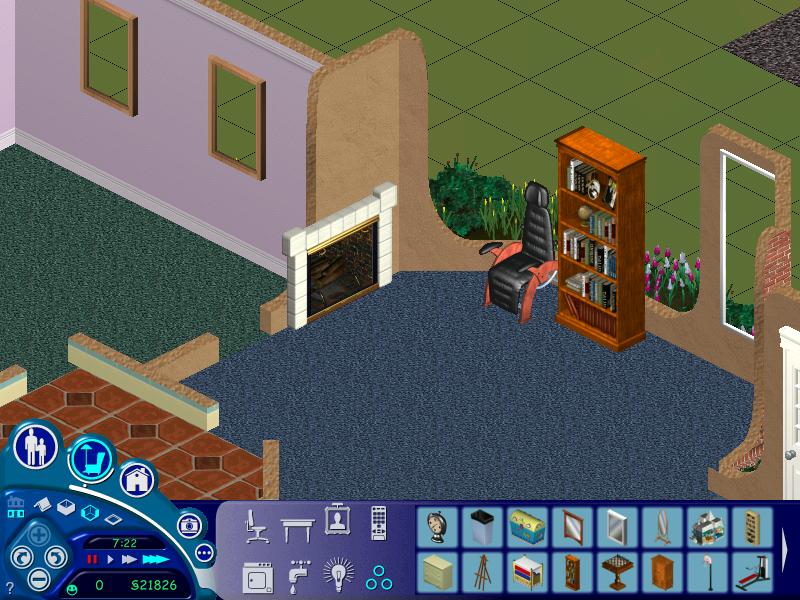Set game speed to ultra fast-forward
The height and width of the screenshot is (600, 800).
[155, 559]
